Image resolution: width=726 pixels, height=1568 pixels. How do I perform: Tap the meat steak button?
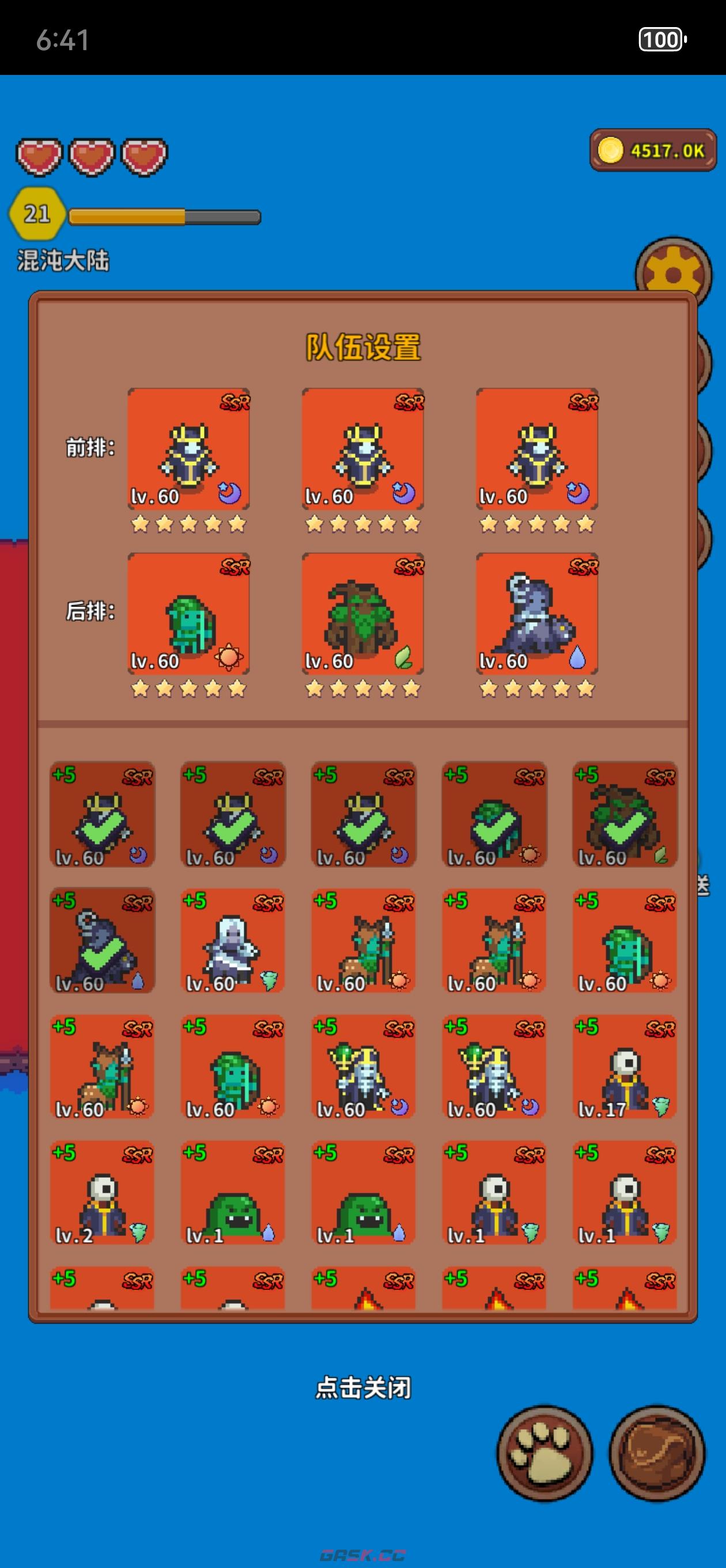(x=657, y=1452)
